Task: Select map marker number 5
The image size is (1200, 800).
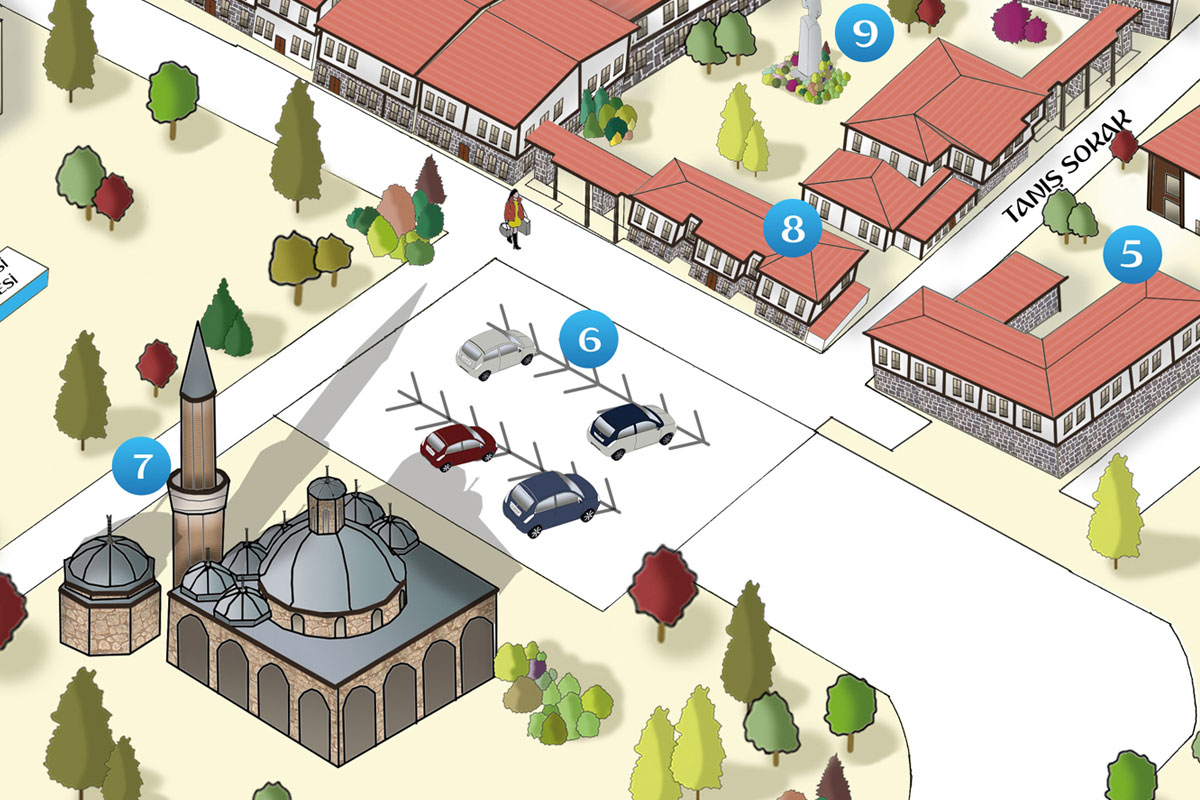Action: 1132,255
